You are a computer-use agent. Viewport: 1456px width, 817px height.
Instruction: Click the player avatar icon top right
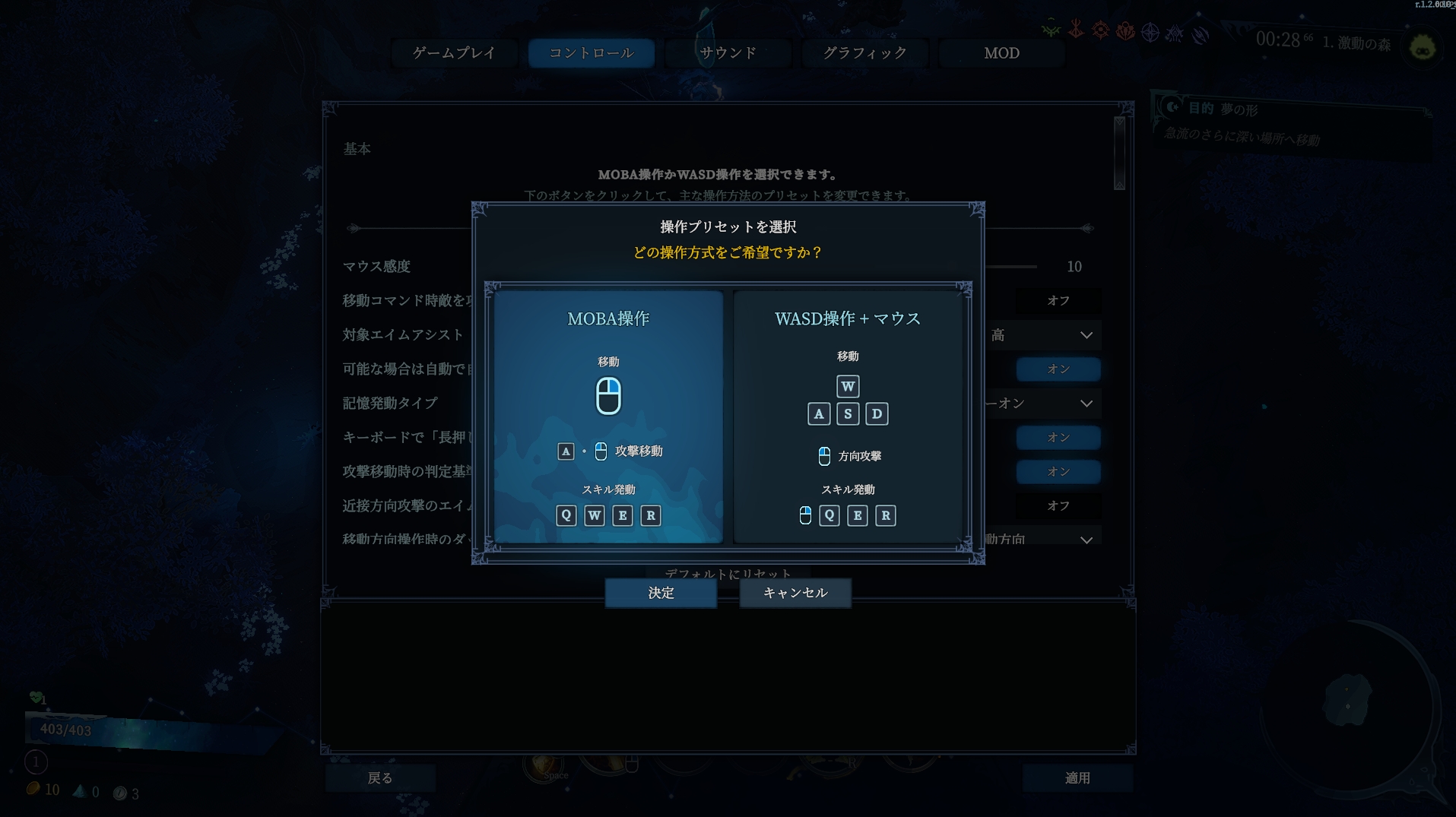click(x=1420, y=47)
